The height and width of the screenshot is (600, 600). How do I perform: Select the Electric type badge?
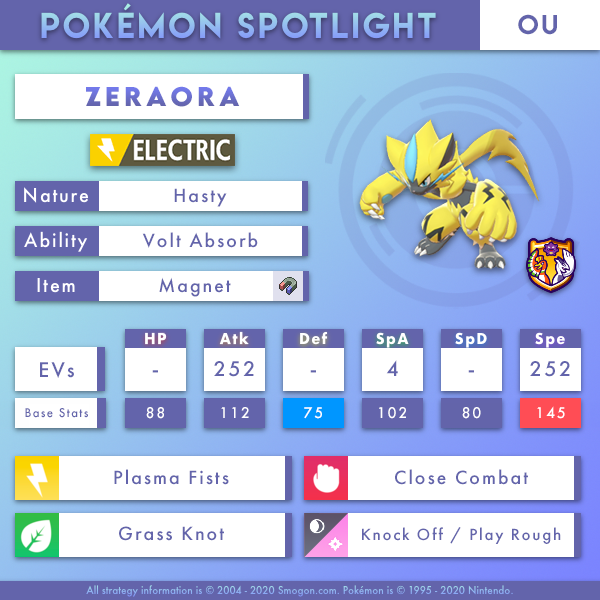(x=162, y=151)
